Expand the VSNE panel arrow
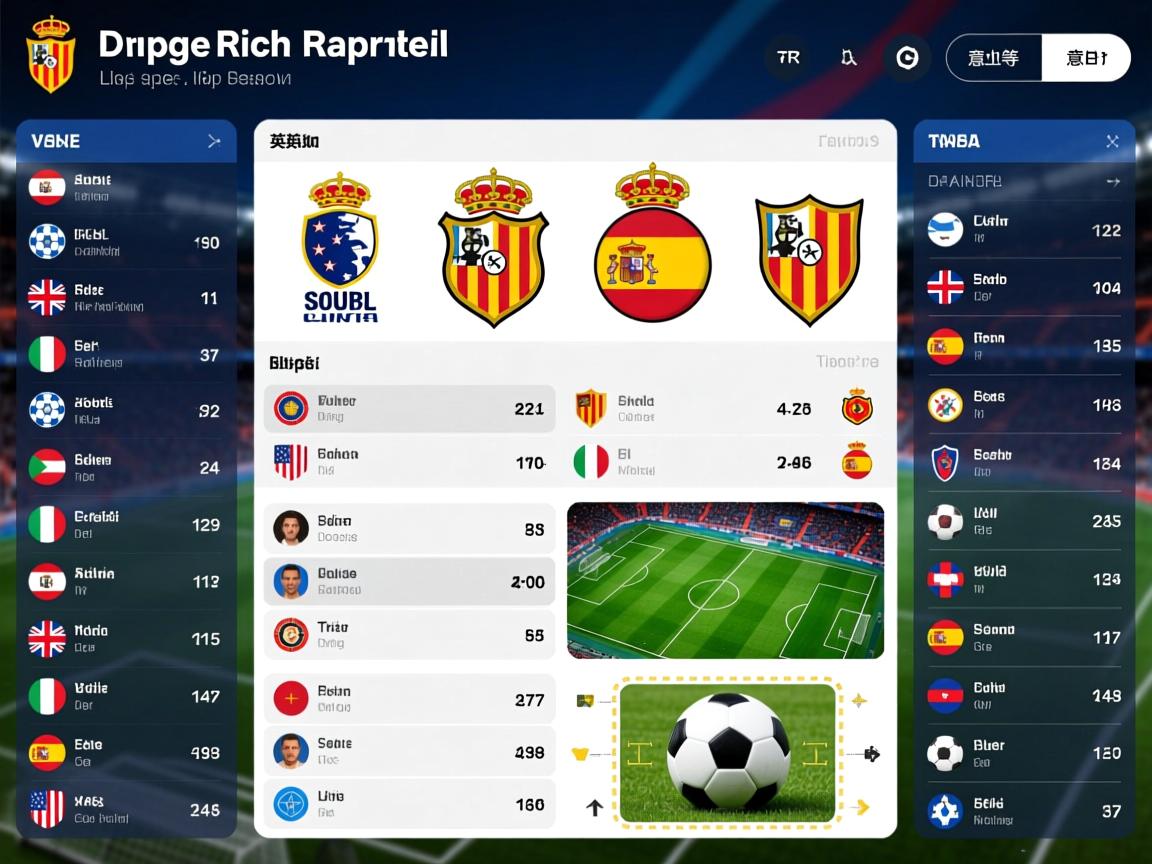This screenshot has width=1152, height=864. click(x=213, y=142)
